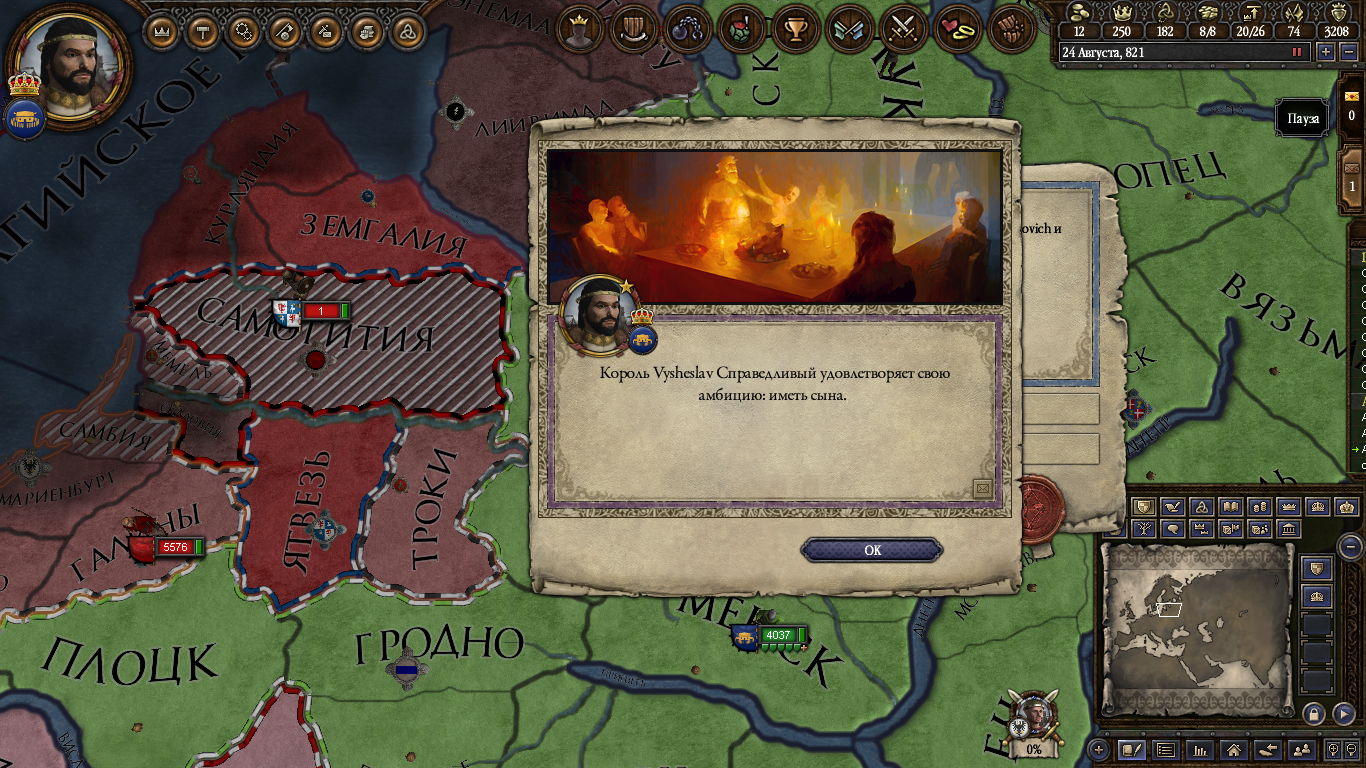Increase game speed with the plus button
Image resolution: width=1366 pixels, height=768 pixels.
[1326, 52]
